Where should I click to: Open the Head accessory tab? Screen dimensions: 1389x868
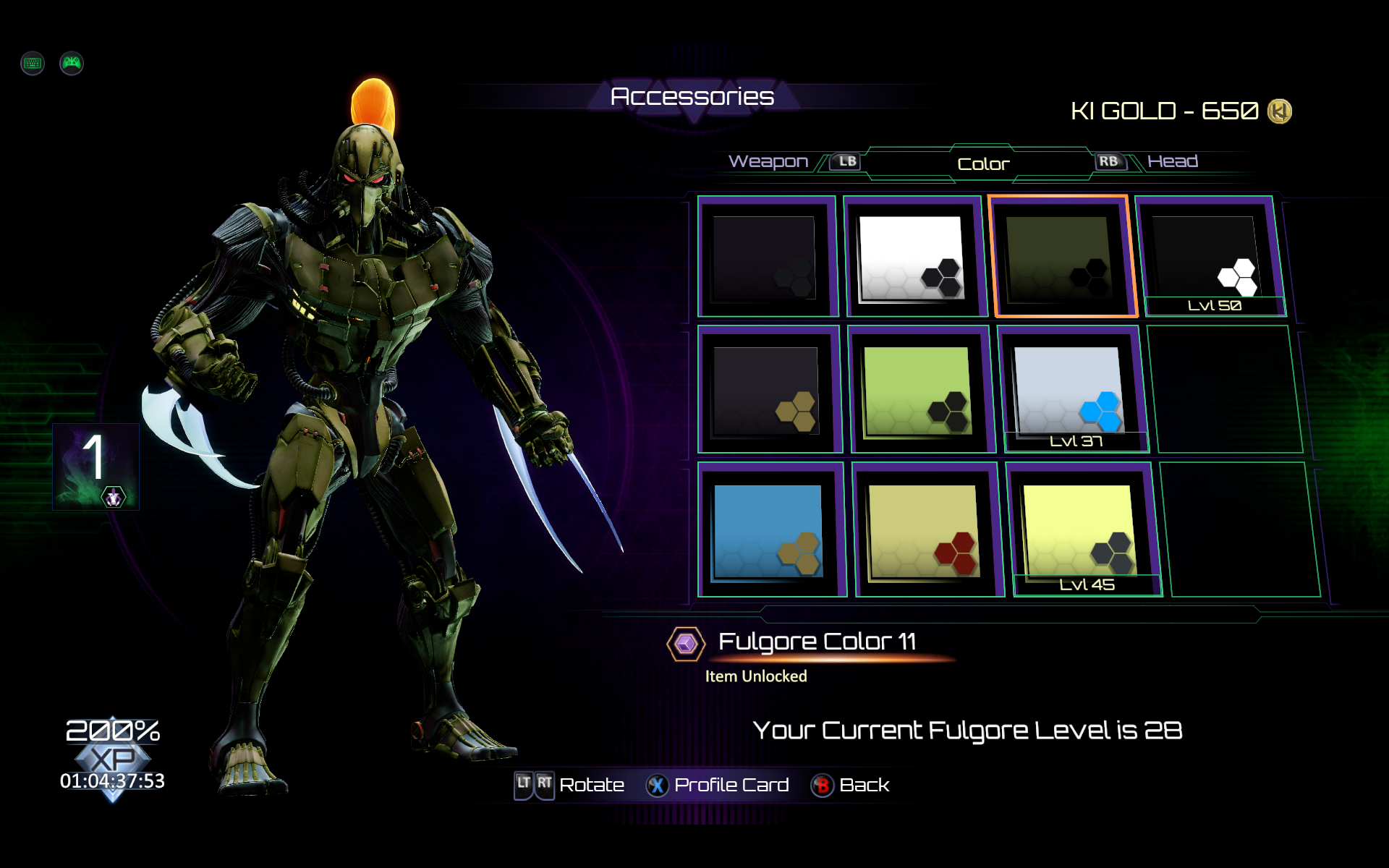coord(1172,161)
